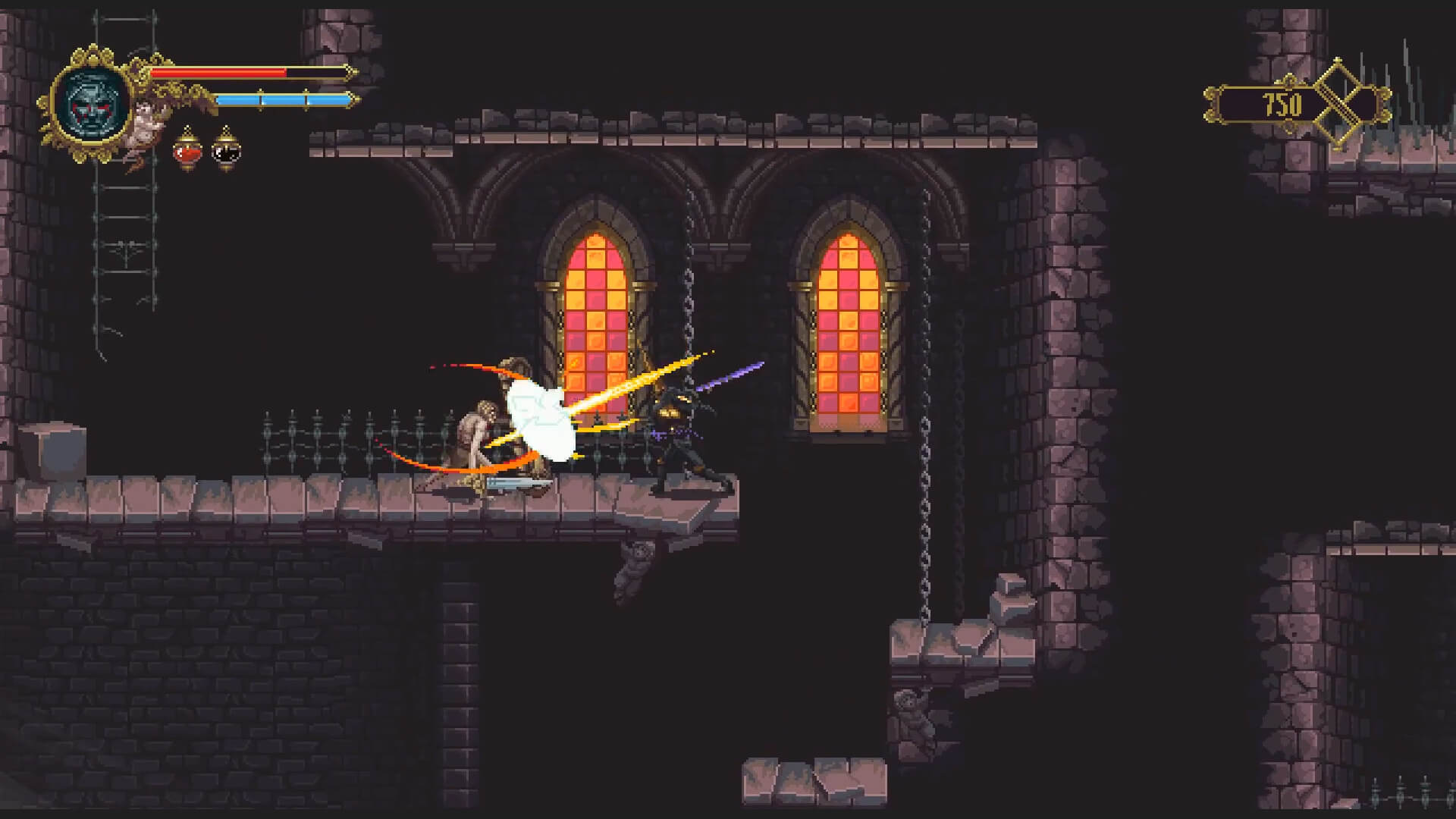Select the red healing flask icon
Screen dimensions: 1456x819
pos(187,152)
